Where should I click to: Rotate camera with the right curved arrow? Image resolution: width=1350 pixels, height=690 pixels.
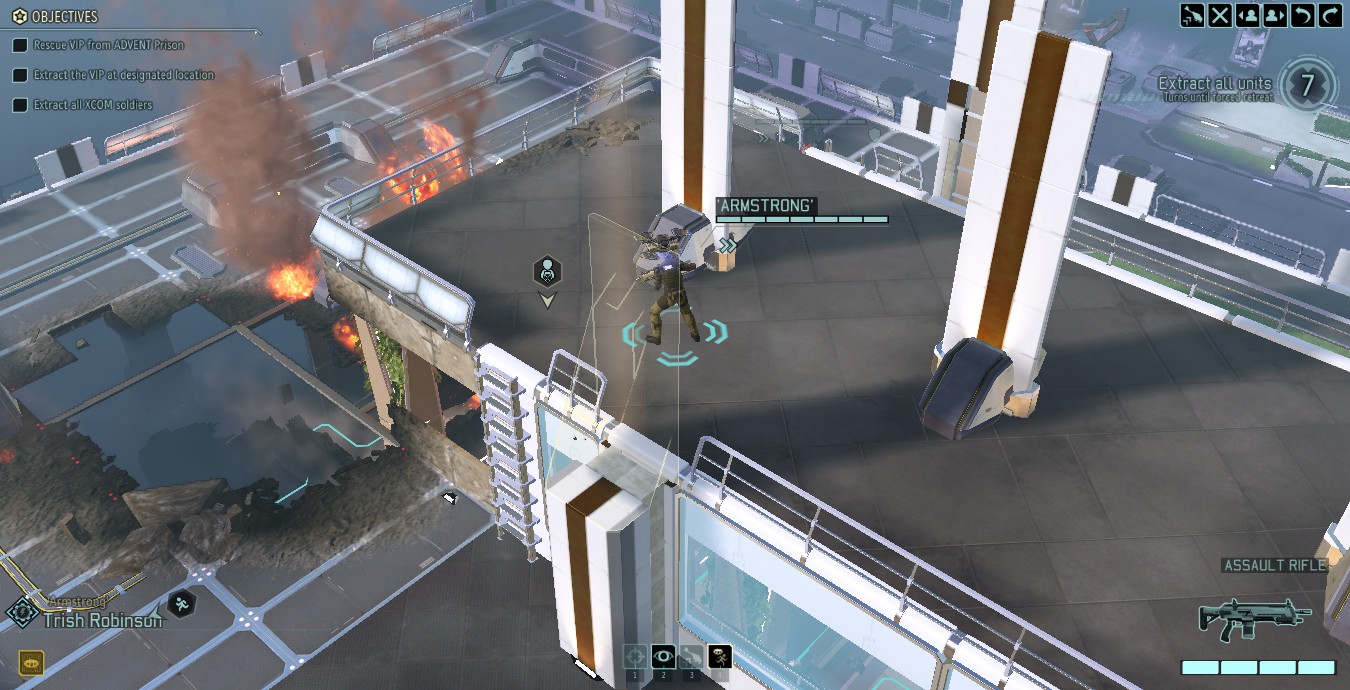pyautogui.click(x=1330, y=15)
